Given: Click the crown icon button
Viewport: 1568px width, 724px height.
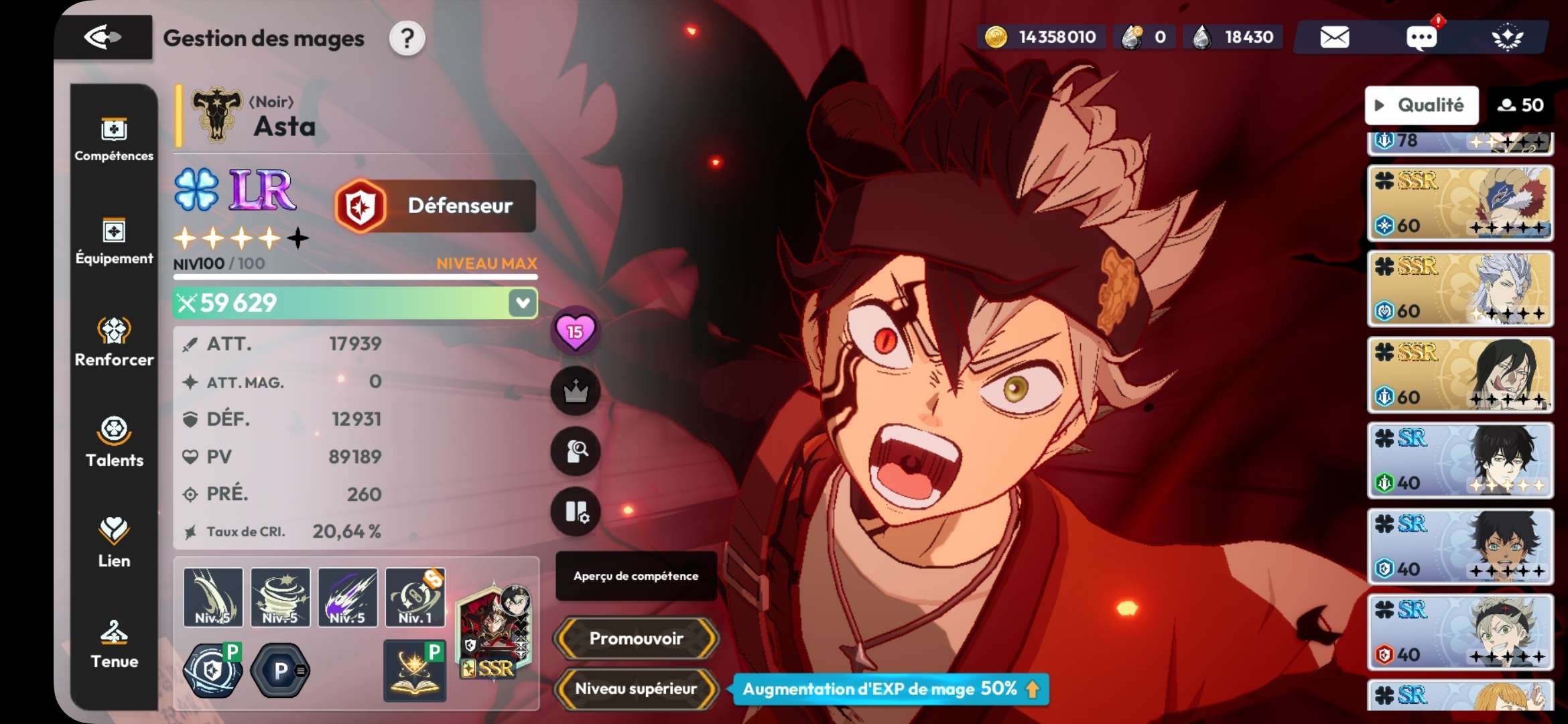Looking at the screenshot, I should coord(575,391).
